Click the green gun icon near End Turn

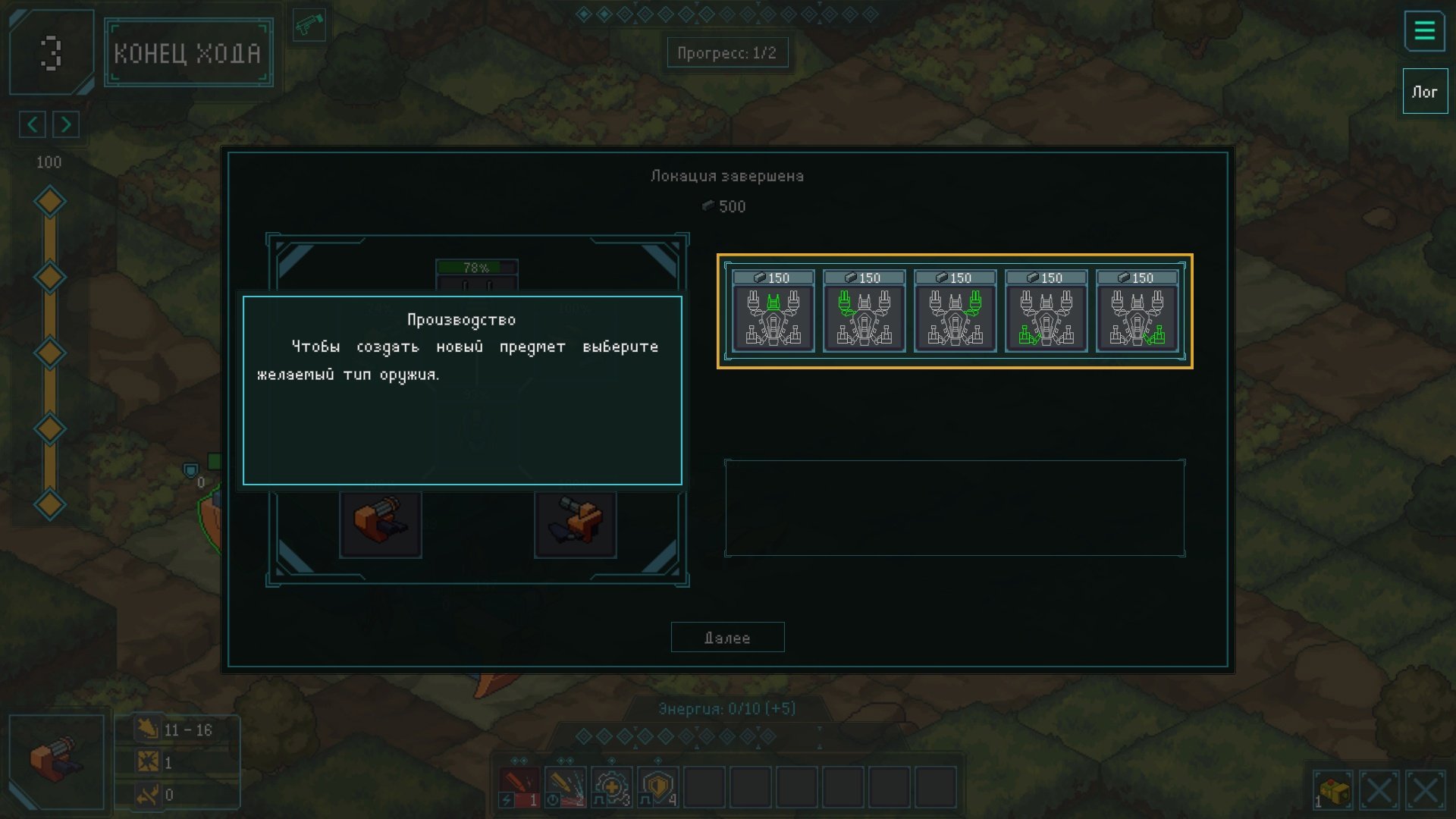pyautogui.click(x=309, y=26)
